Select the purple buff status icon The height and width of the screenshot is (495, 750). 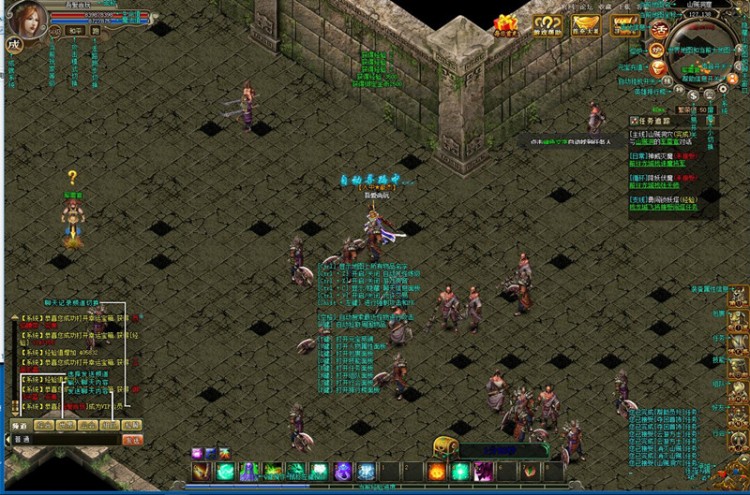tap(197, 453)
